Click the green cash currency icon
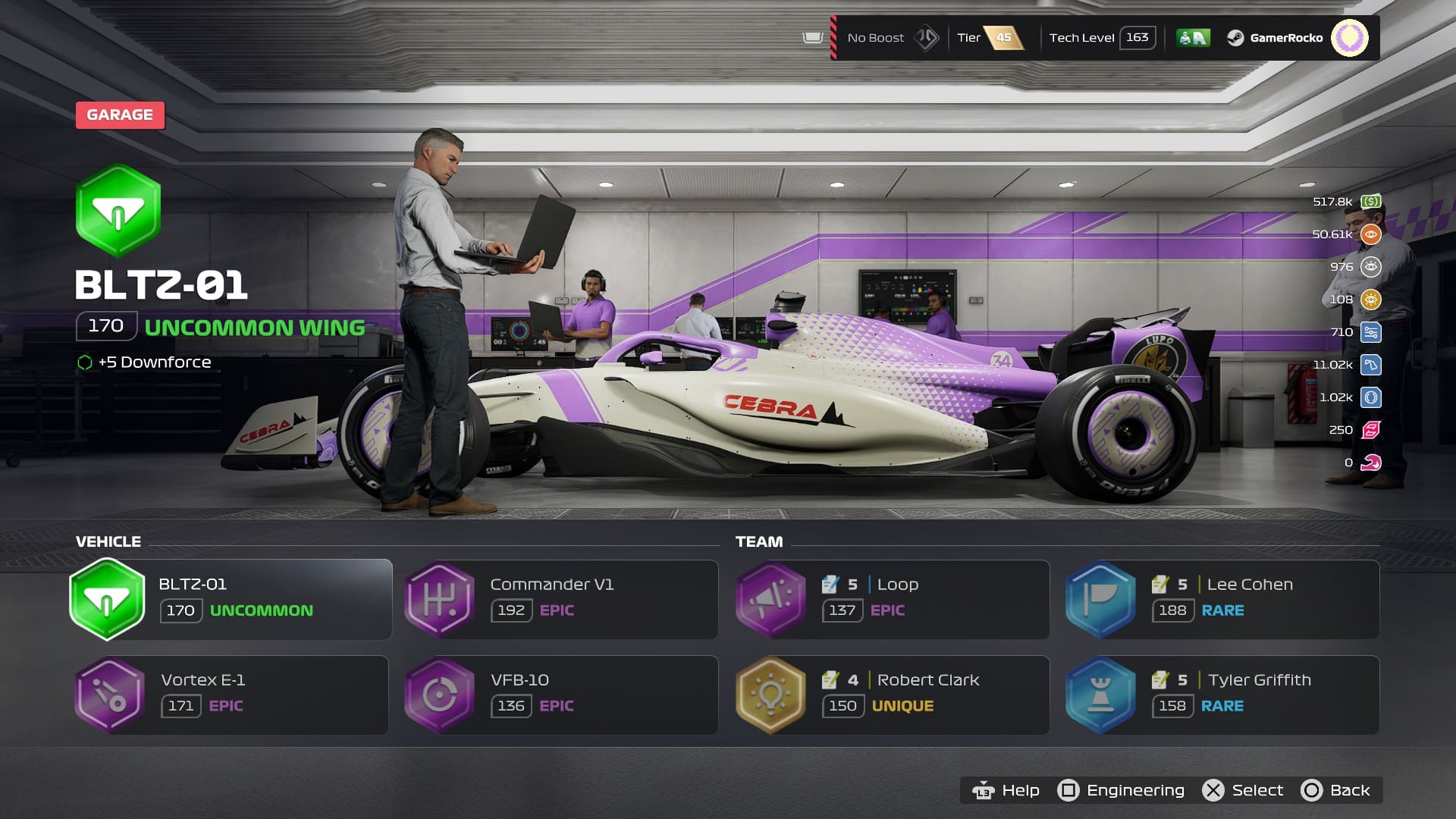 [x=1370, y=202]
